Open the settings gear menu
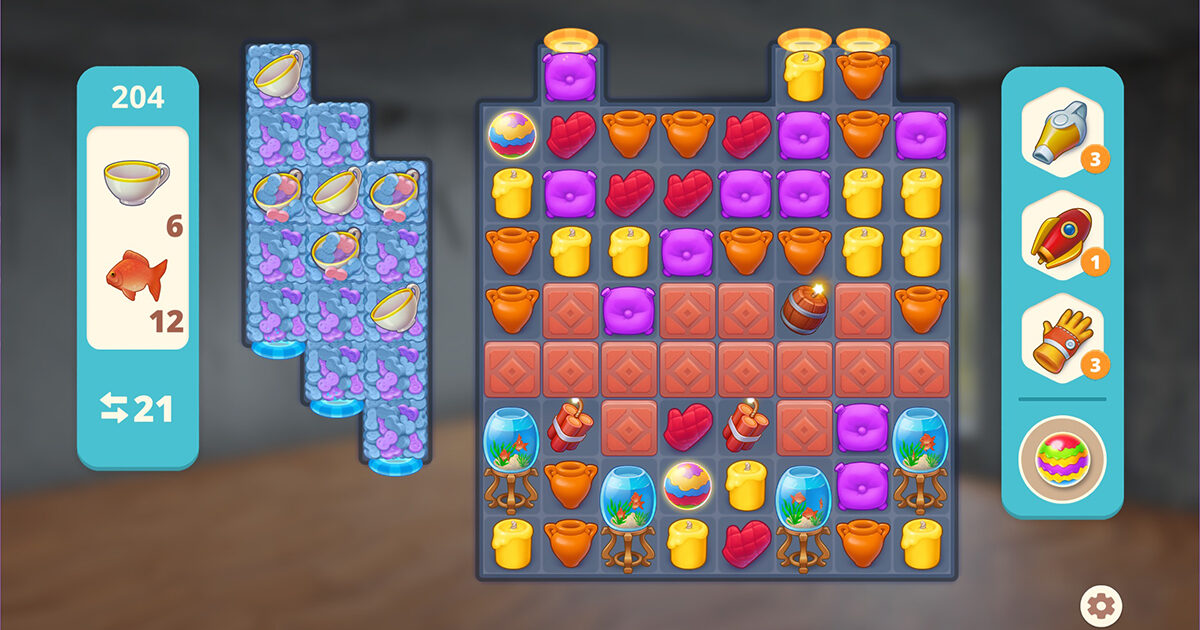Screen dimensions: 1200x630 (1102, 604)
